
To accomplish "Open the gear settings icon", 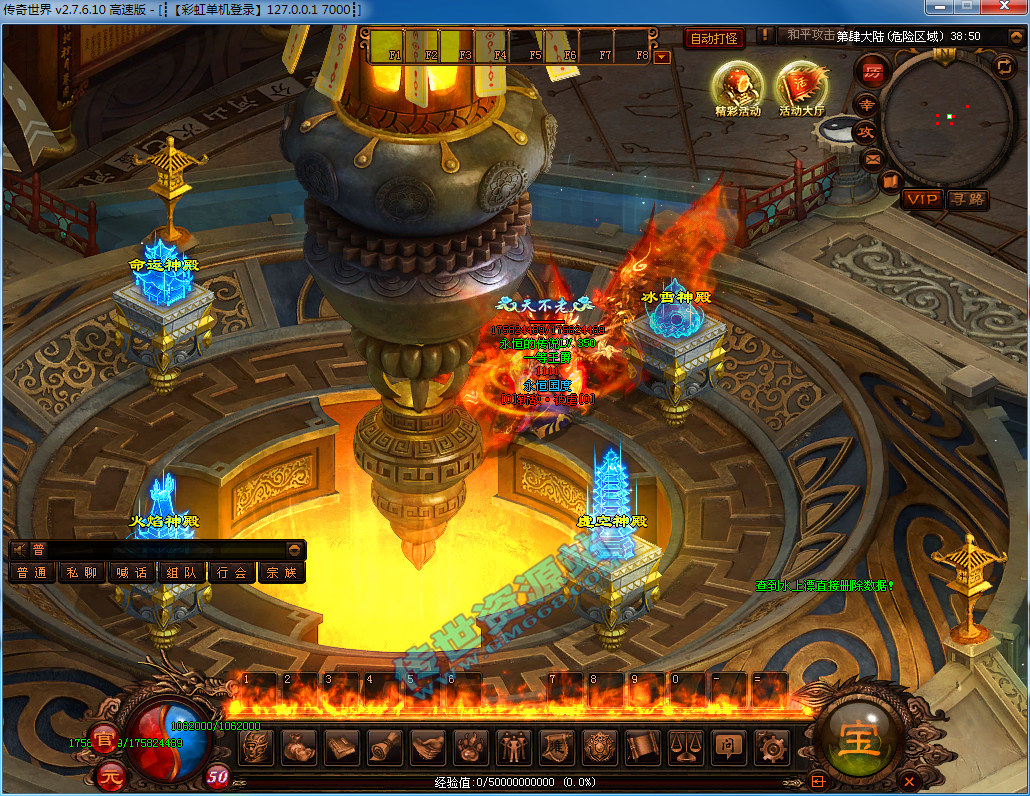I will (771, 746).
